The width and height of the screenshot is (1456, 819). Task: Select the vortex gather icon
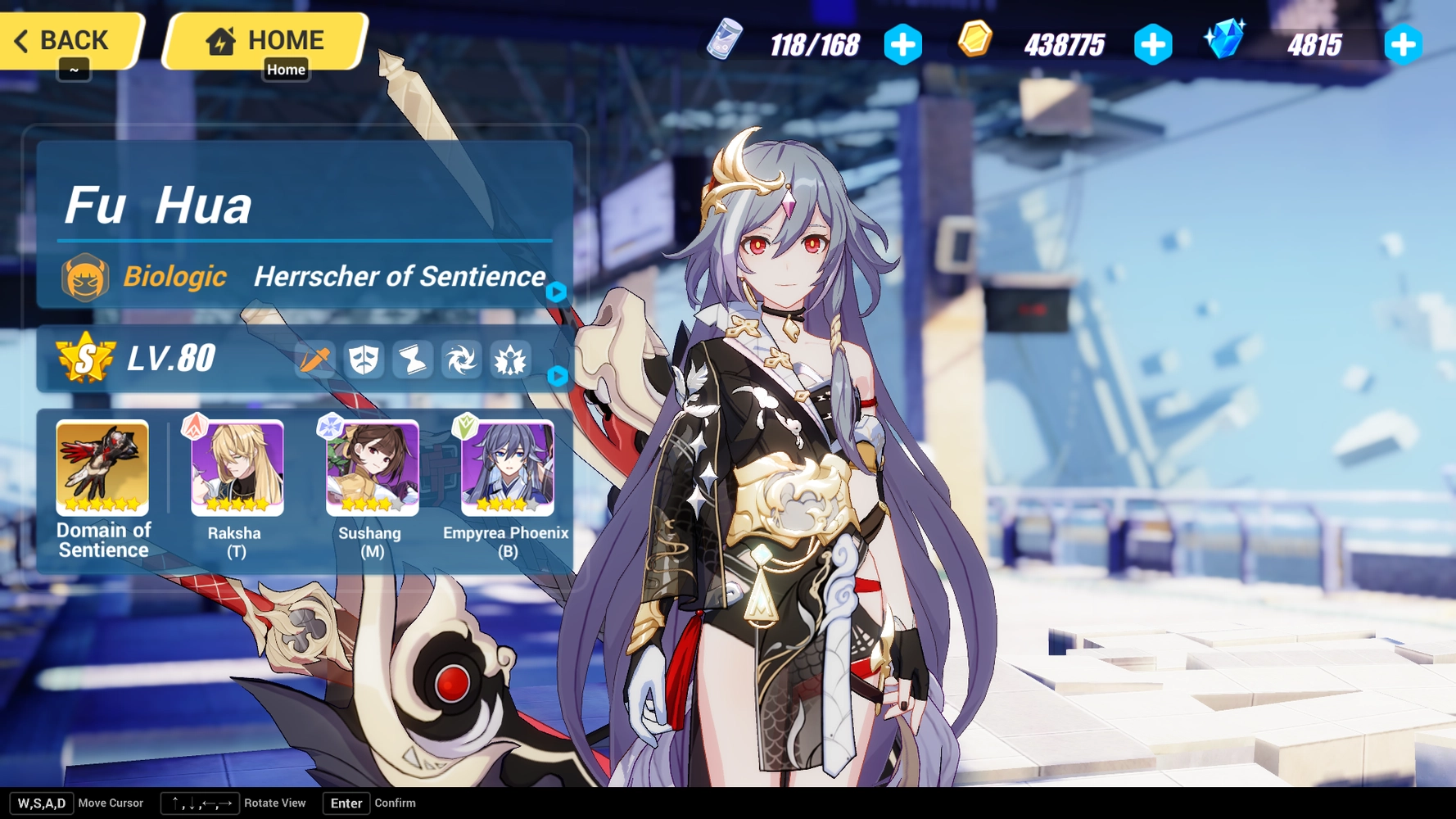click(462, 359)
